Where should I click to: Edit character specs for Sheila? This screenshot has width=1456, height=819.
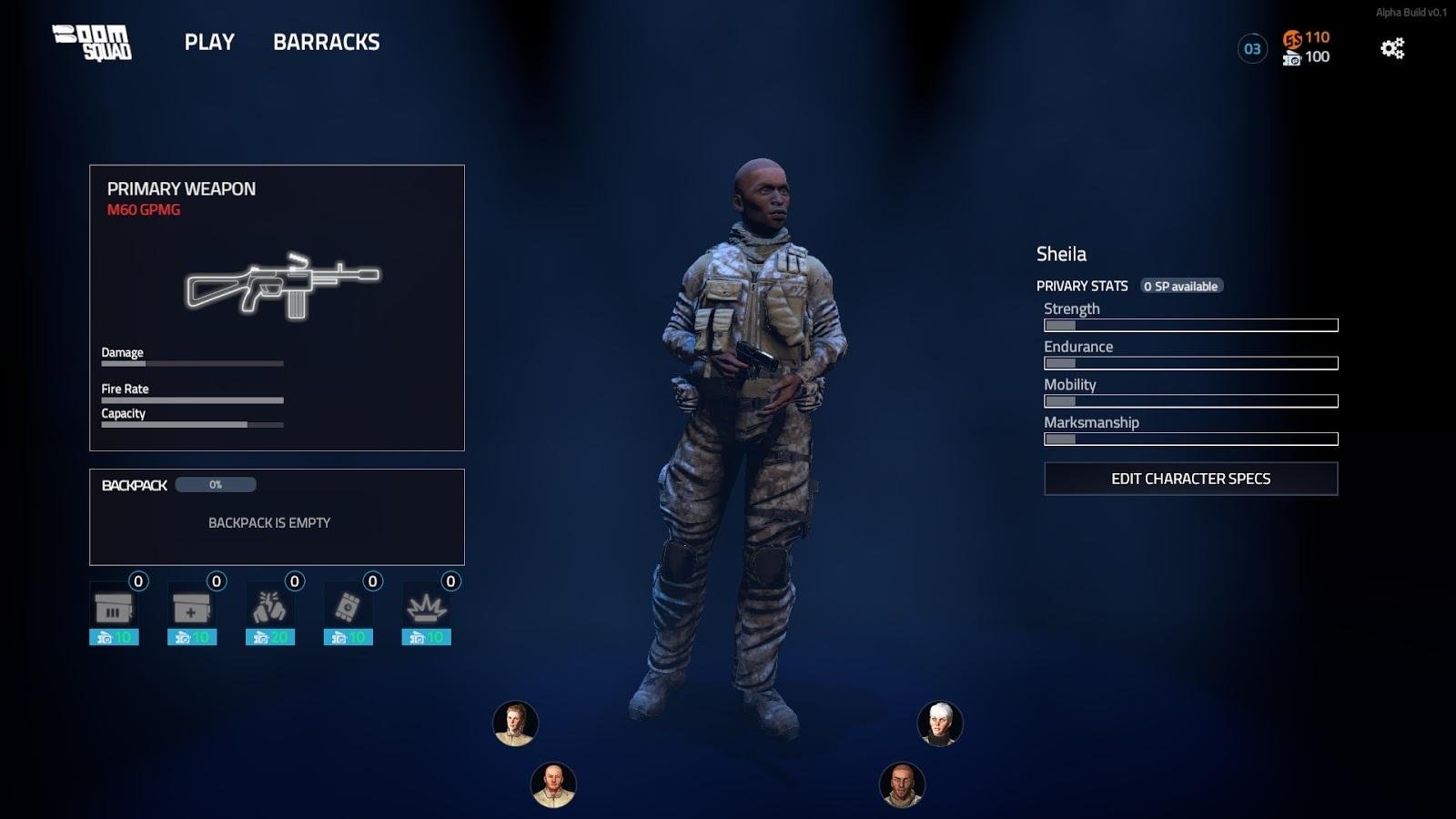pyautogui.click(x=1190, y=479)
